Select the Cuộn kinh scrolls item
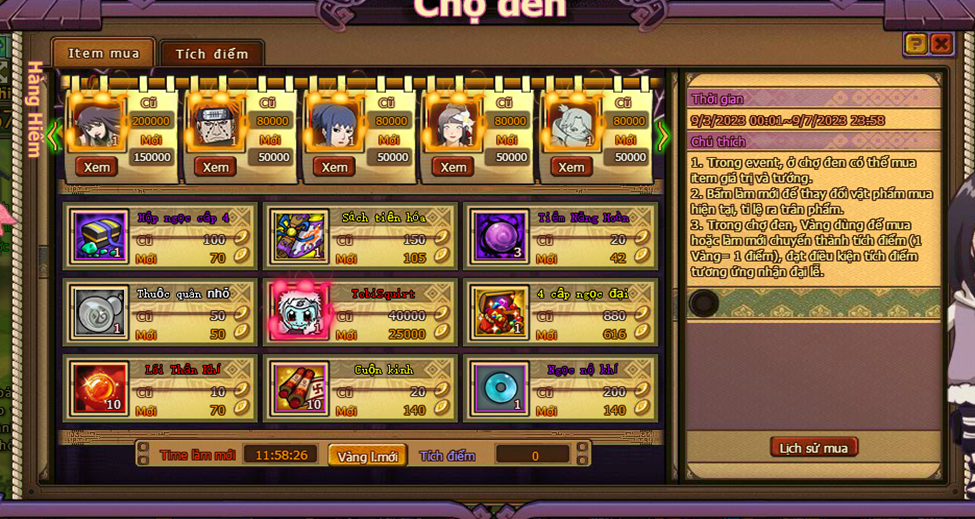The image size is (975, 519). pyautogui.click(x=300, y=388)
